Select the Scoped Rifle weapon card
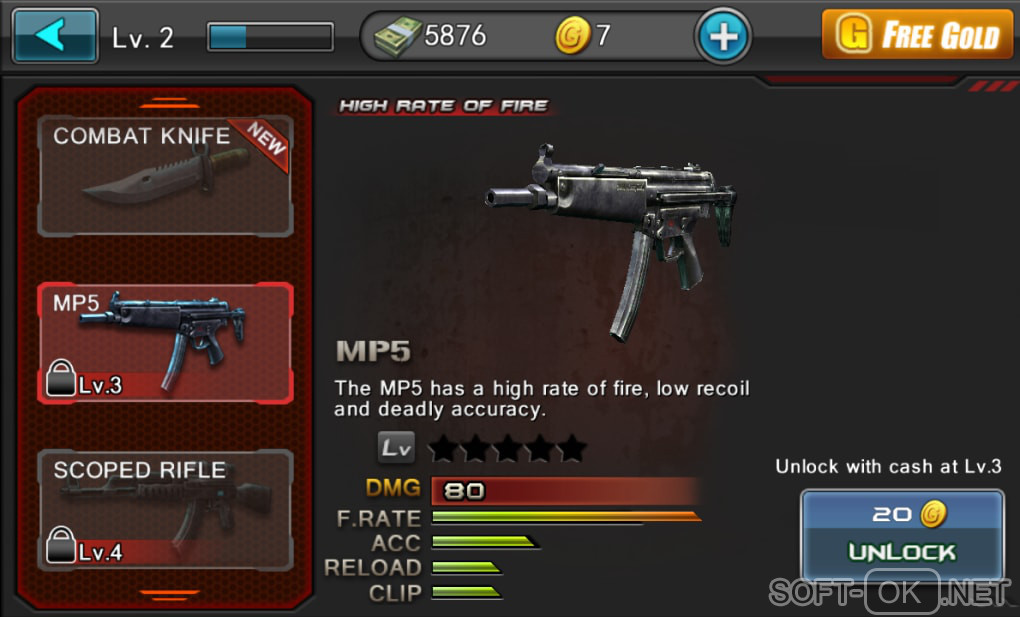 (x=165, y=508)
